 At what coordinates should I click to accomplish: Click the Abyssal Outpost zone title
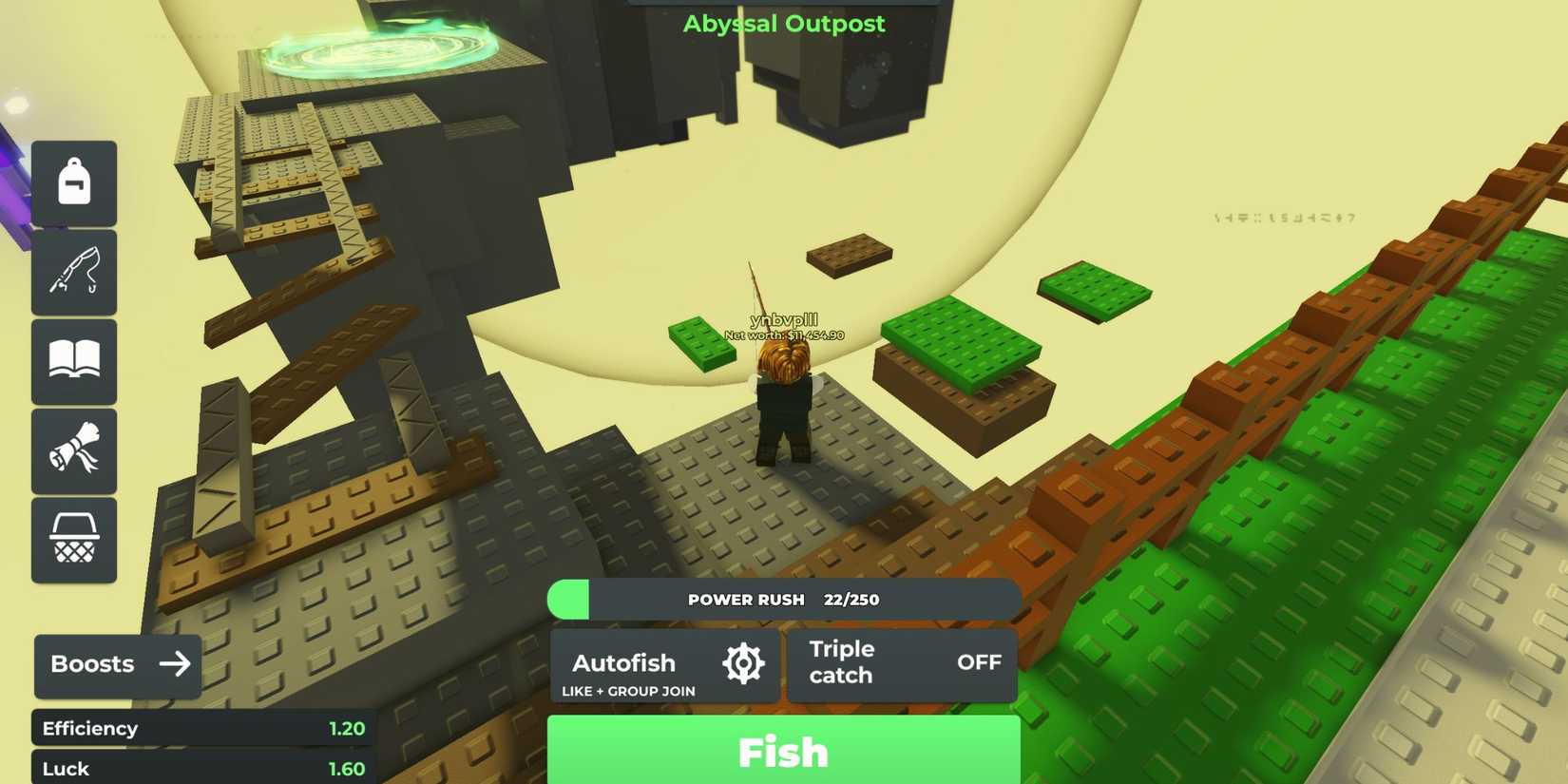coord(783,24)
